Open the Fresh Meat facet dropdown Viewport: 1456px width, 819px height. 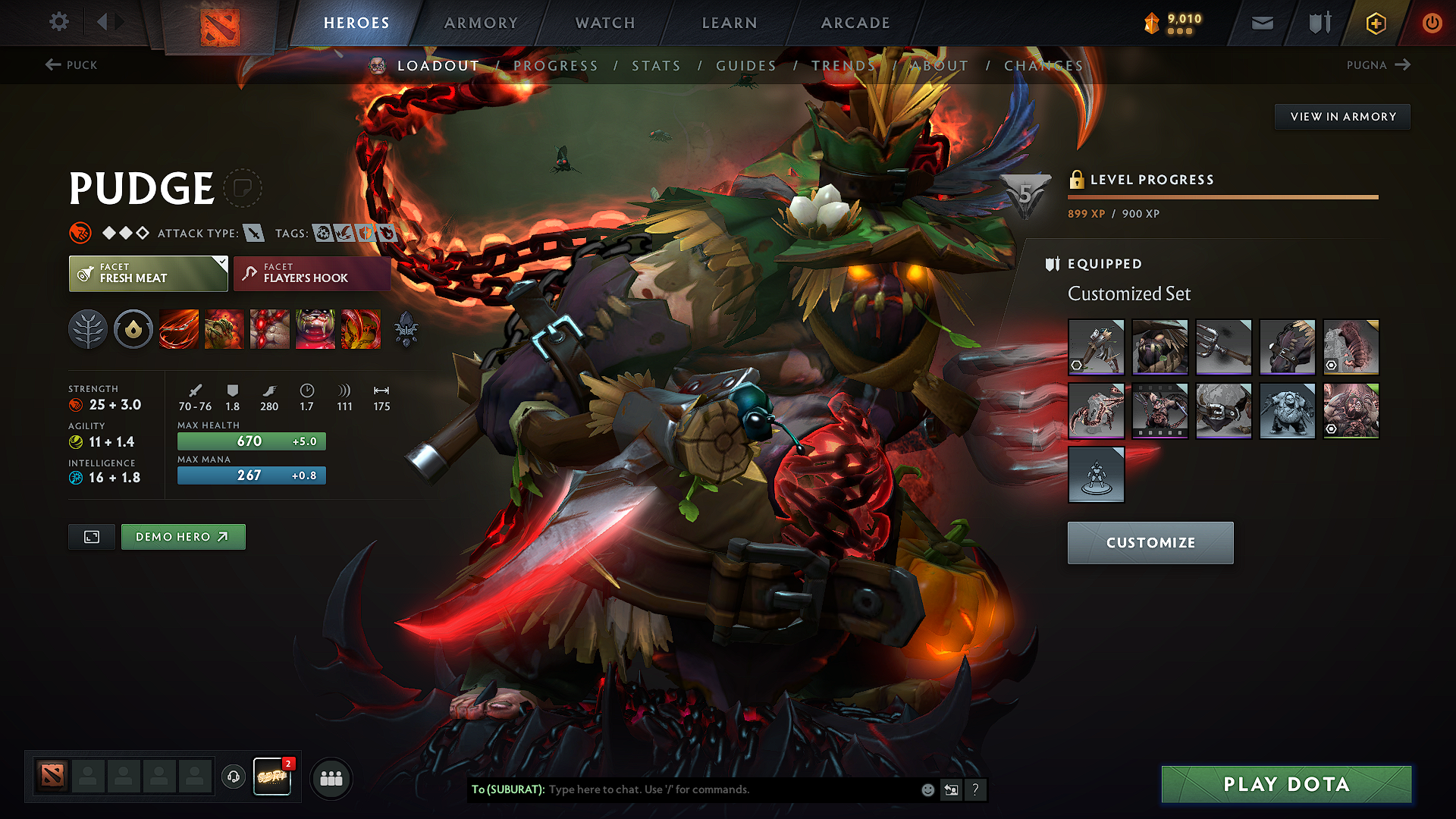pyautogui.click(x=148, y=274)
